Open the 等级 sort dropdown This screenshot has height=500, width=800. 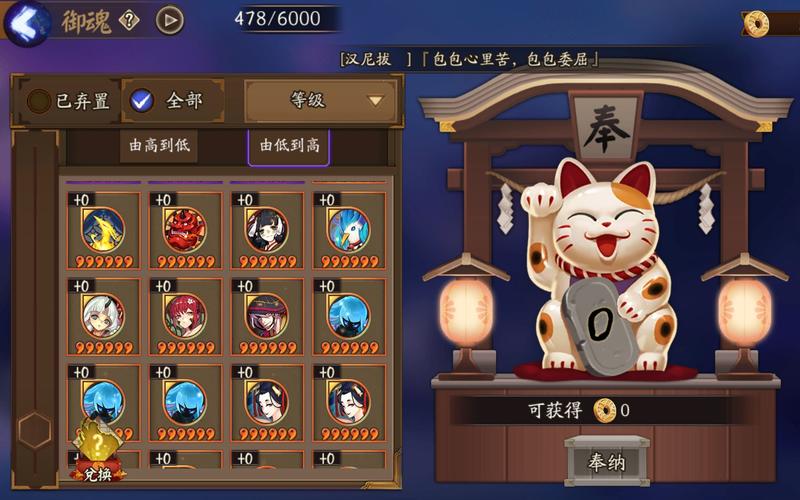pyautogui.click(x=321, y=100)
